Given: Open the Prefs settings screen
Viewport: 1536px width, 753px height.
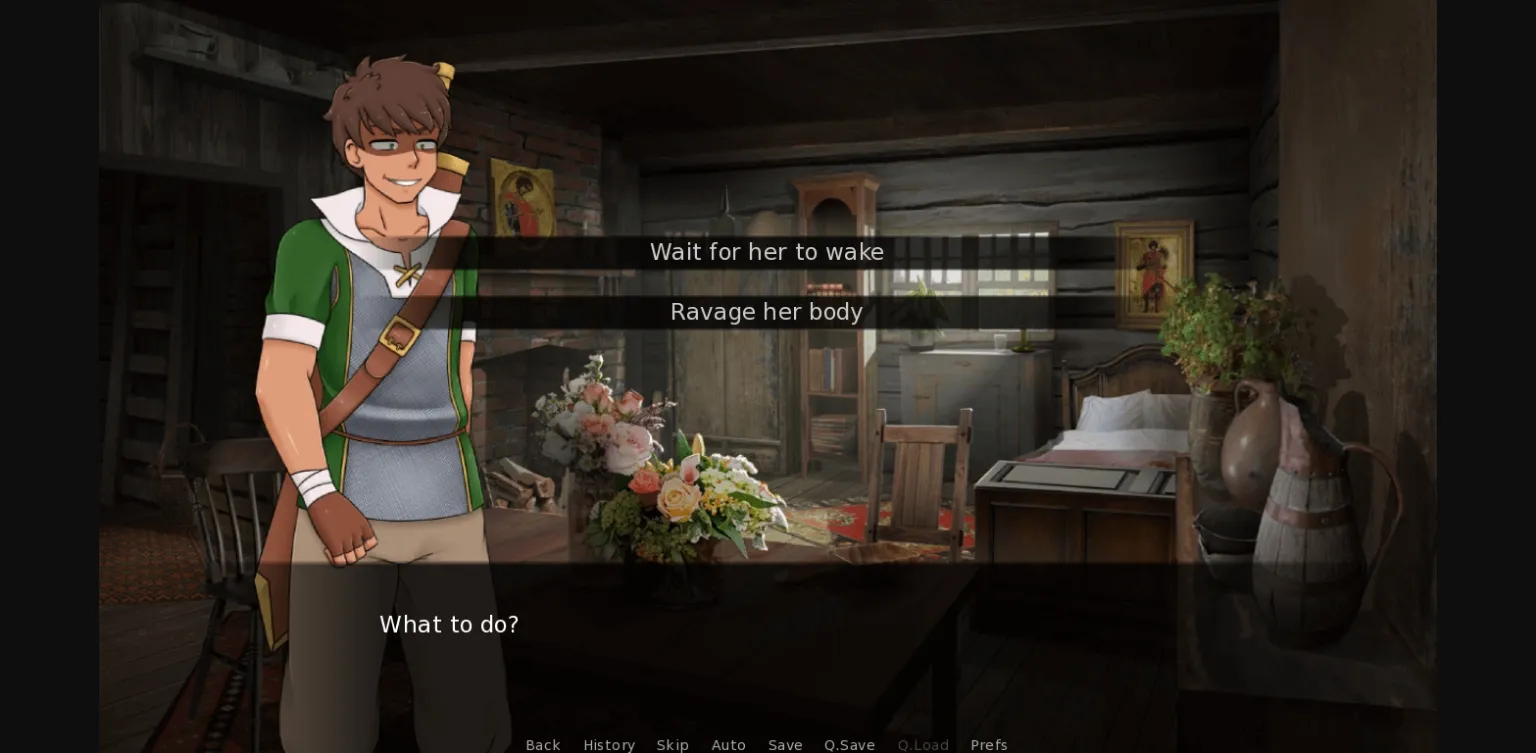Looking at the screenshot, I should [988, 745].
